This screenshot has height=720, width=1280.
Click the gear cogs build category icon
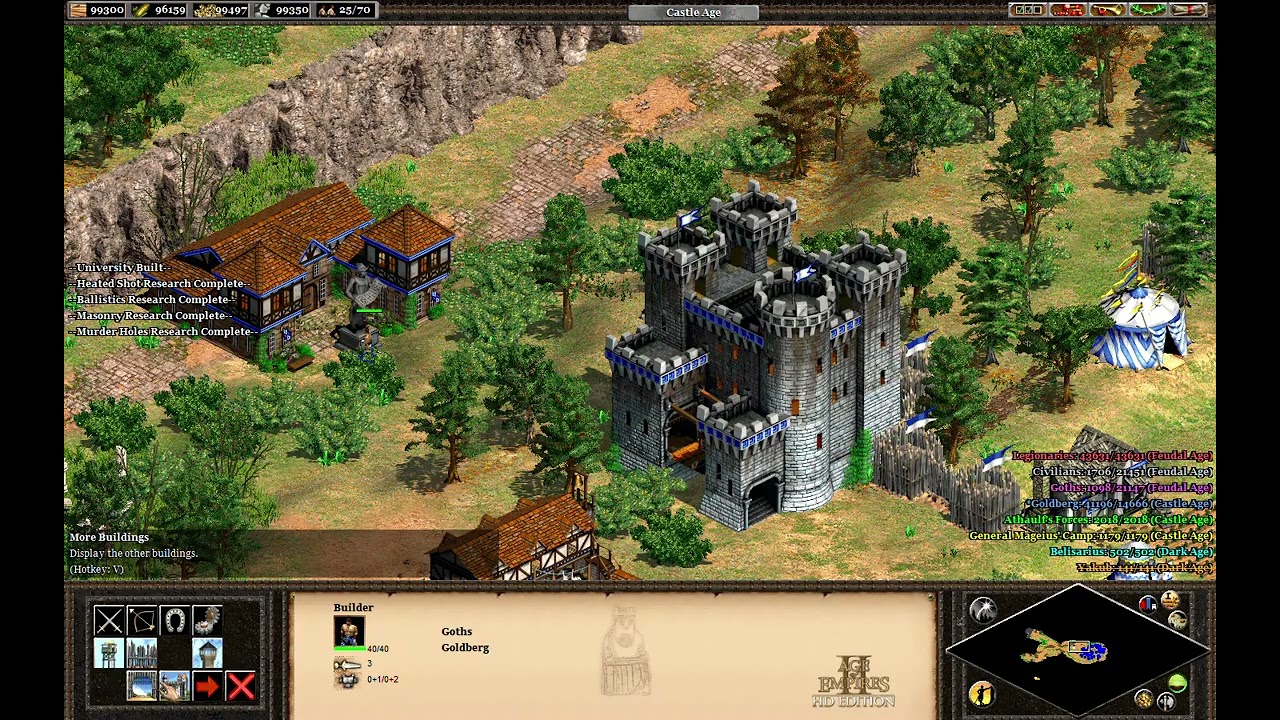pyautogui.click(x=207, y=621)
